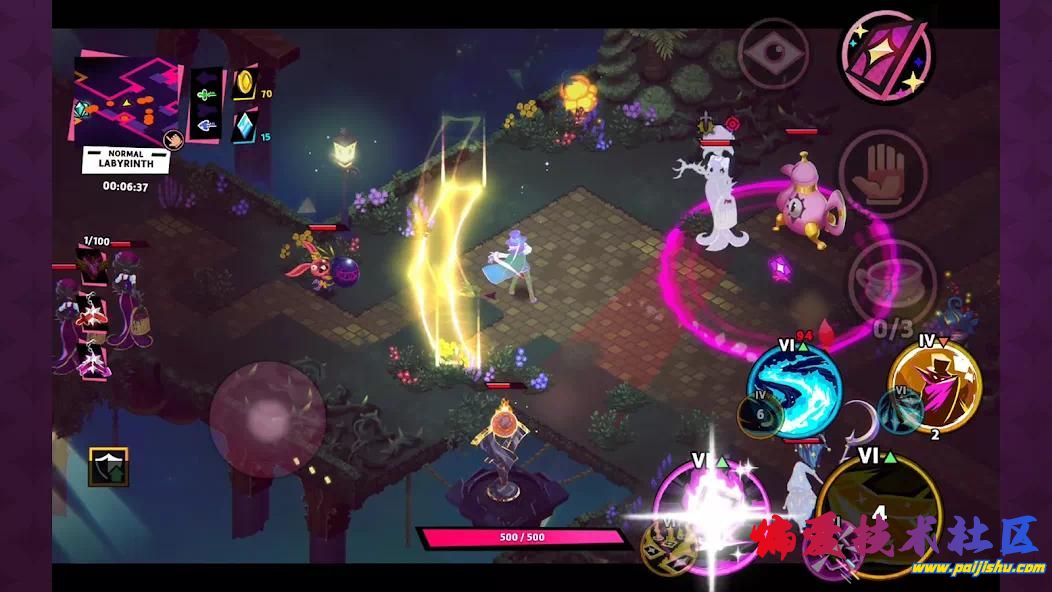1052x592 pixels.
Task: Select the blue crystal currency icon
Action: 245,127
